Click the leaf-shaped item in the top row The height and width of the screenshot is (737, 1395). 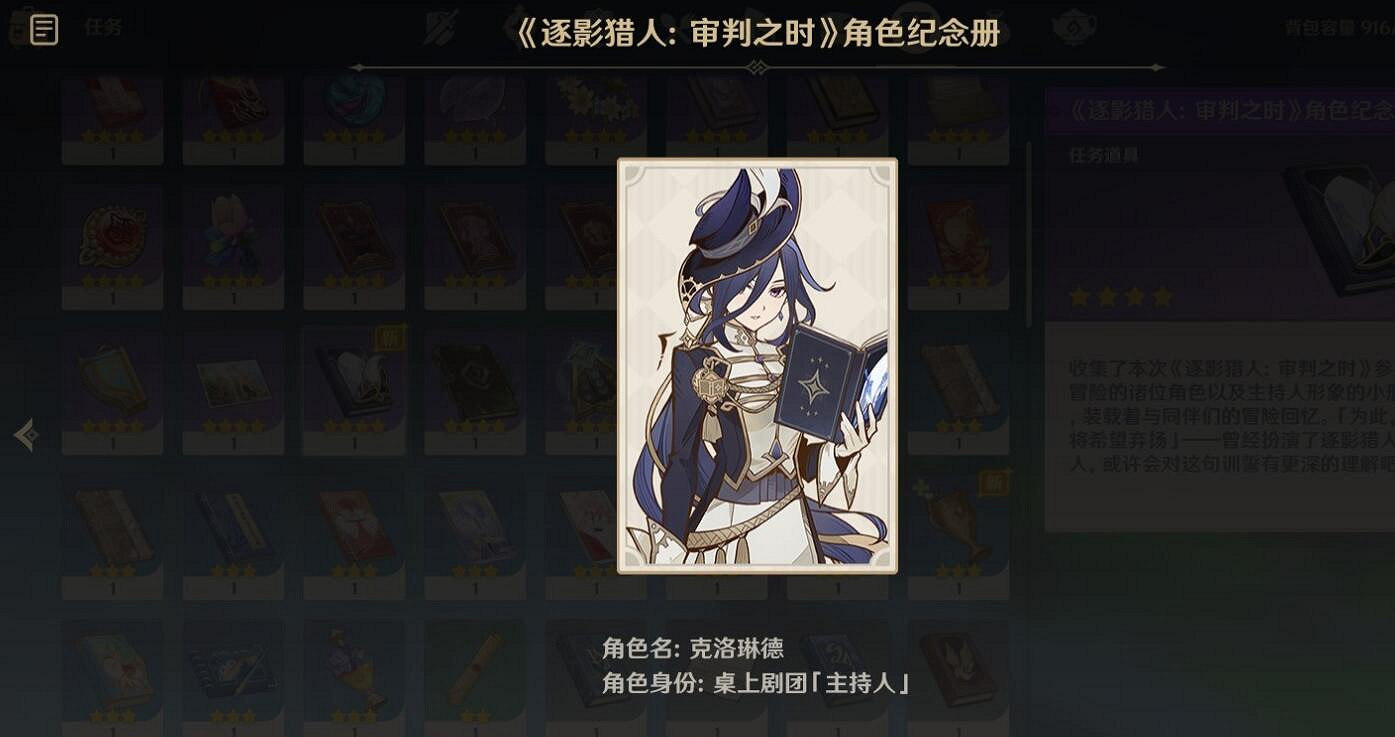474,108
